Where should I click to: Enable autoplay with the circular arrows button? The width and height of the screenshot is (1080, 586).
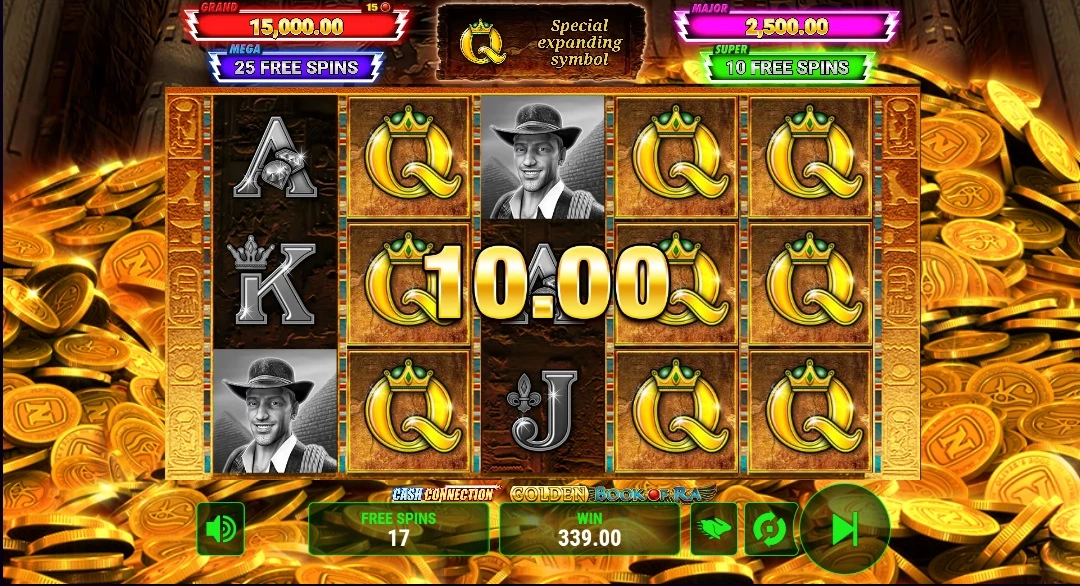771,529
